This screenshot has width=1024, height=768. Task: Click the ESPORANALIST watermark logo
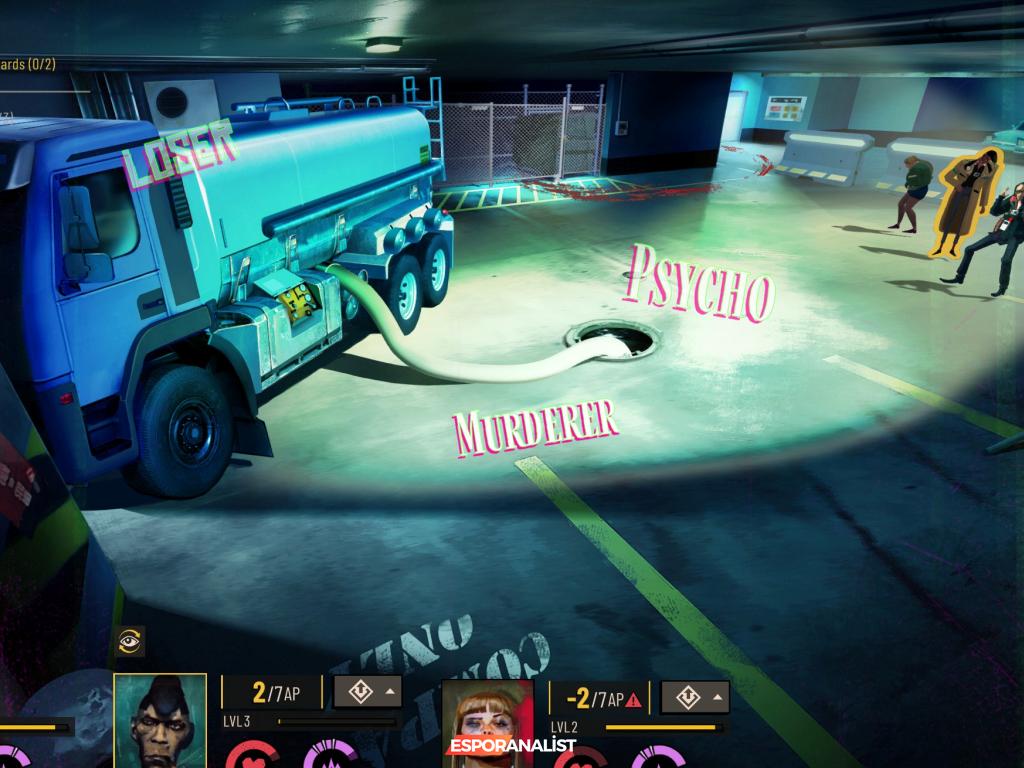point(510,746)
